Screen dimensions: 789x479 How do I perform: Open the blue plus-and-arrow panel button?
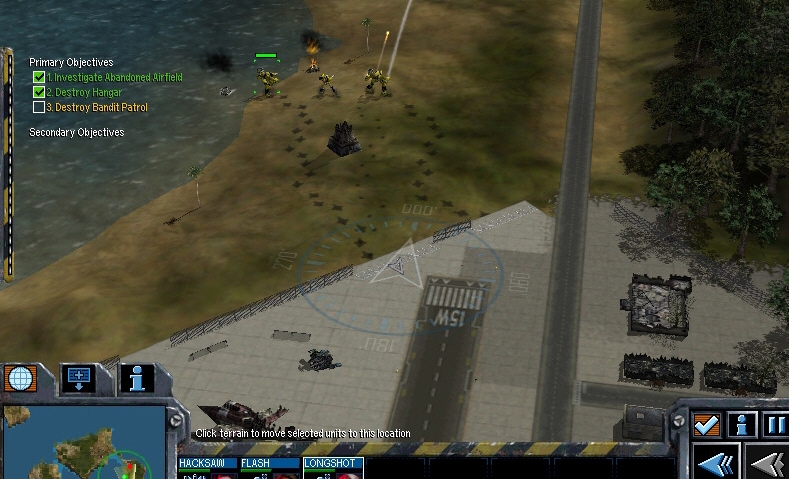click(78, 378)
